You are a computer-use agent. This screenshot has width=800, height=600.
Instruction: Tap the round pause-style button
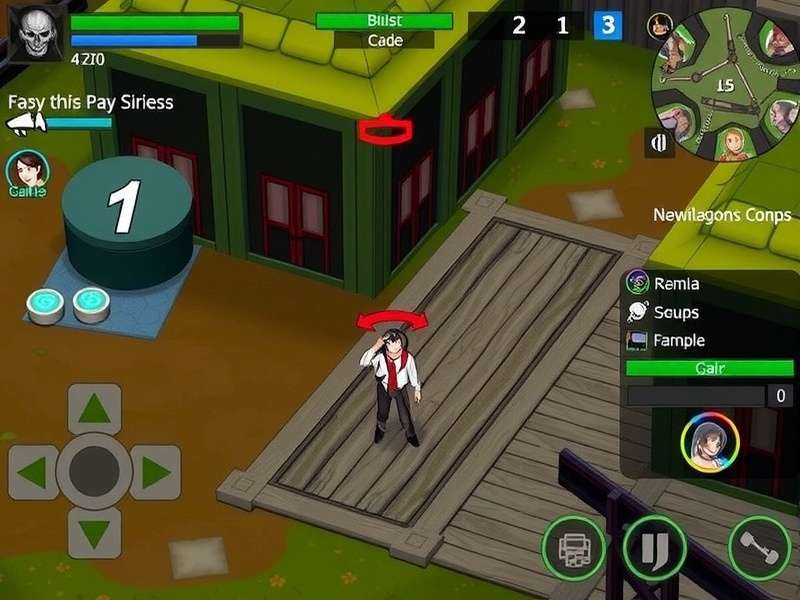pyautogui.click(x=654, y=548)
